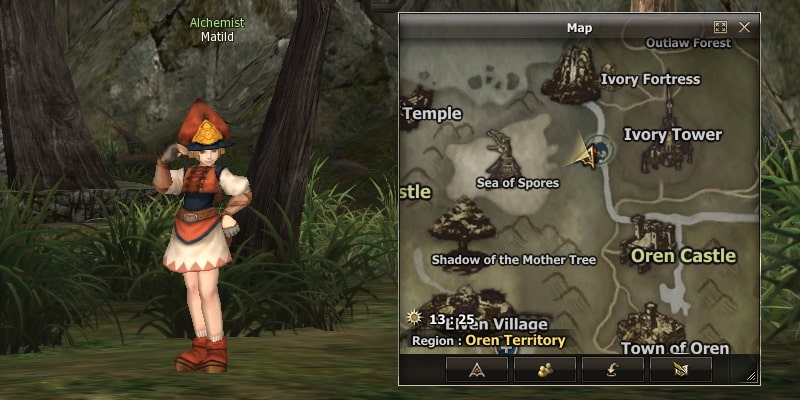800x400 pixels.
Task: Grab the map window resize corner
Action: tap(752, 377)
